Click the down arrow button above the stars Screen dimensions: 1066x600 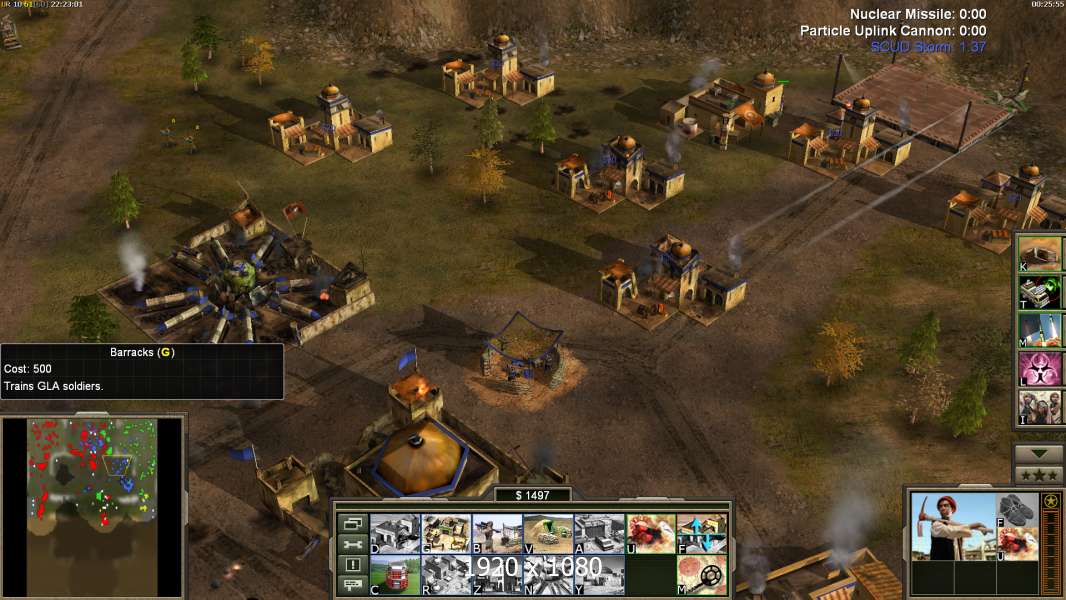(1039, 454)
